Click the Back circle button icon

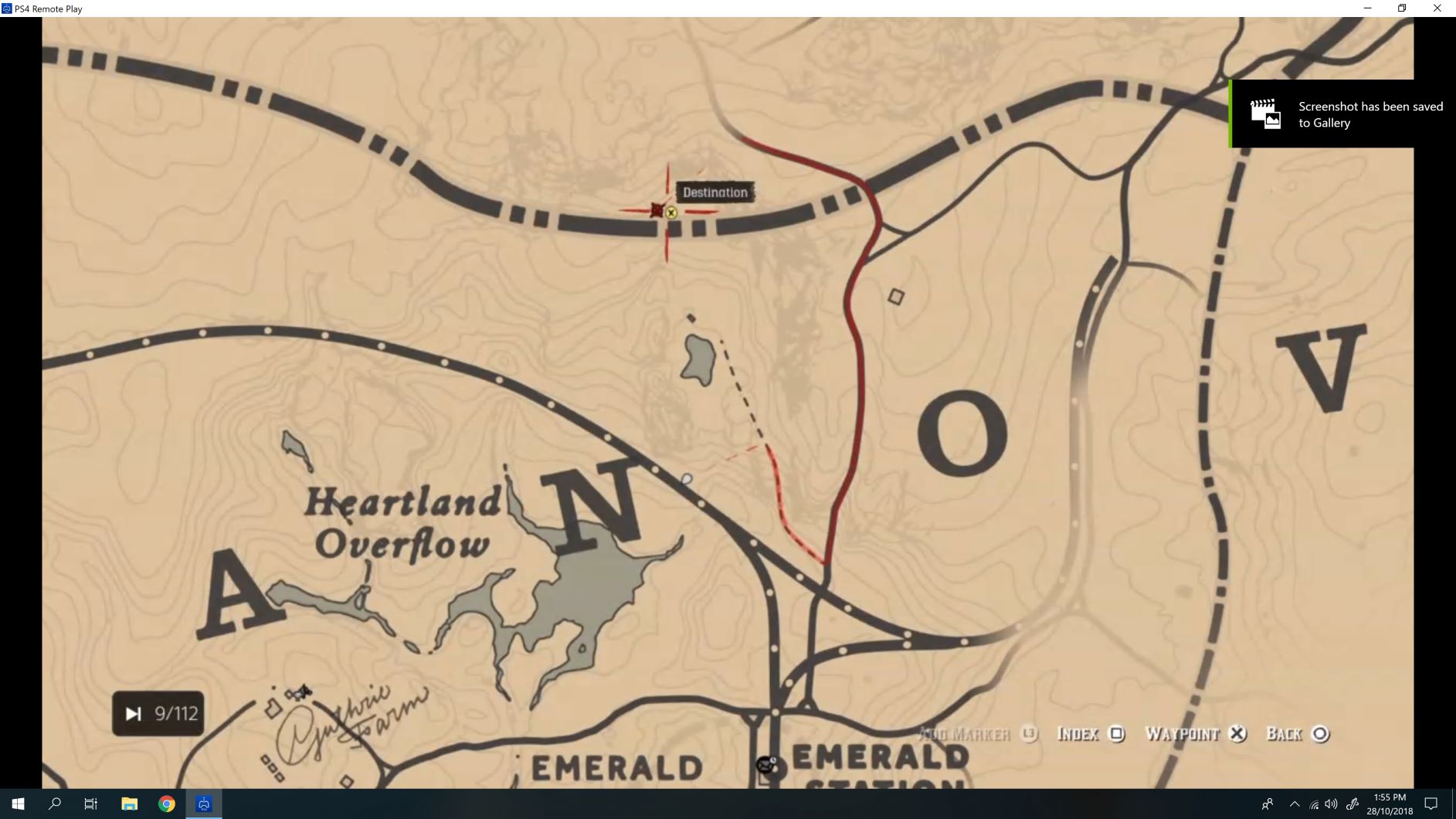(1321, 734)
